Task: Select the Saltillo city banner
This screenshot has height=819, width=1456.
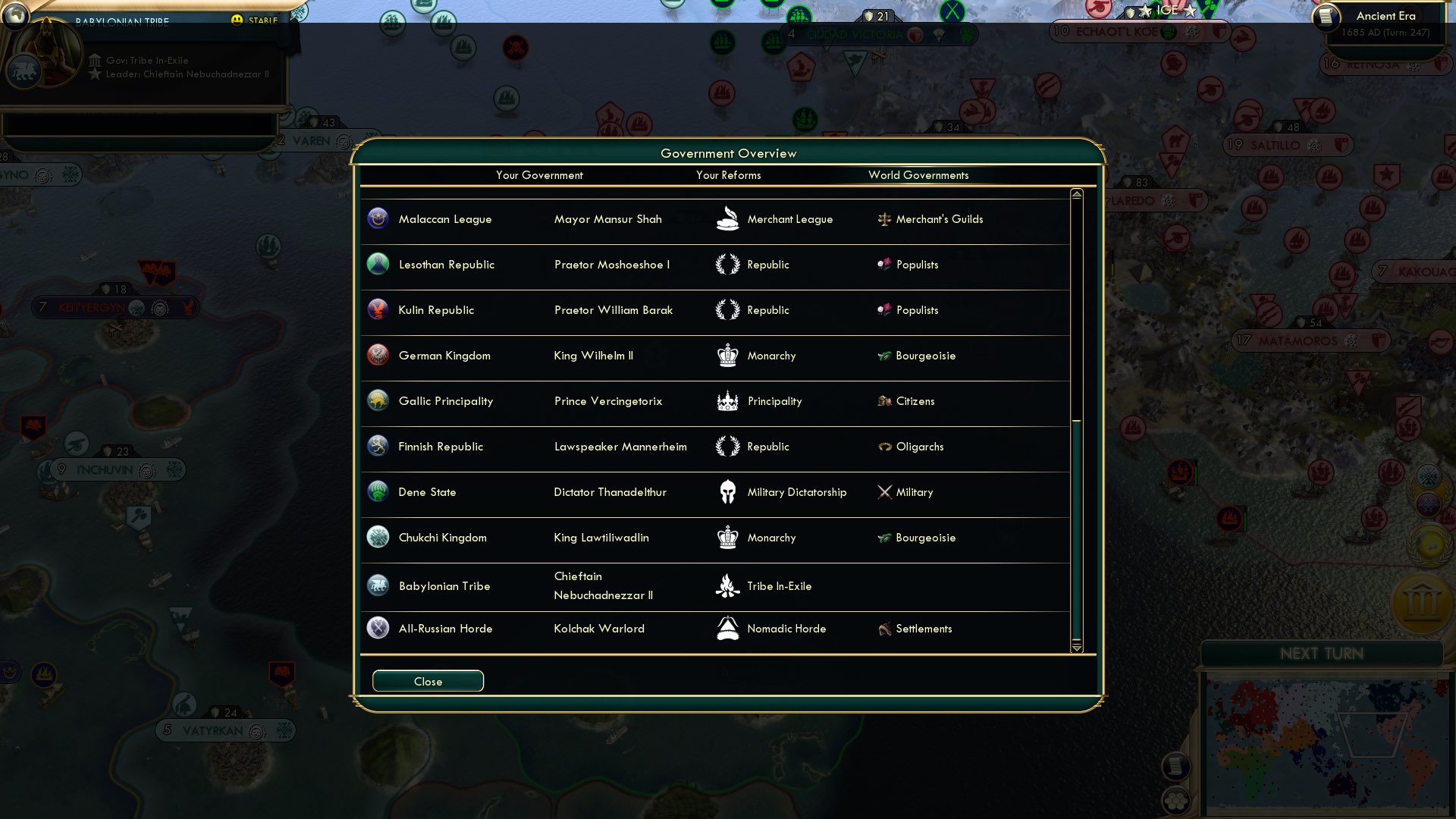Action: [x=1285, y=144]
